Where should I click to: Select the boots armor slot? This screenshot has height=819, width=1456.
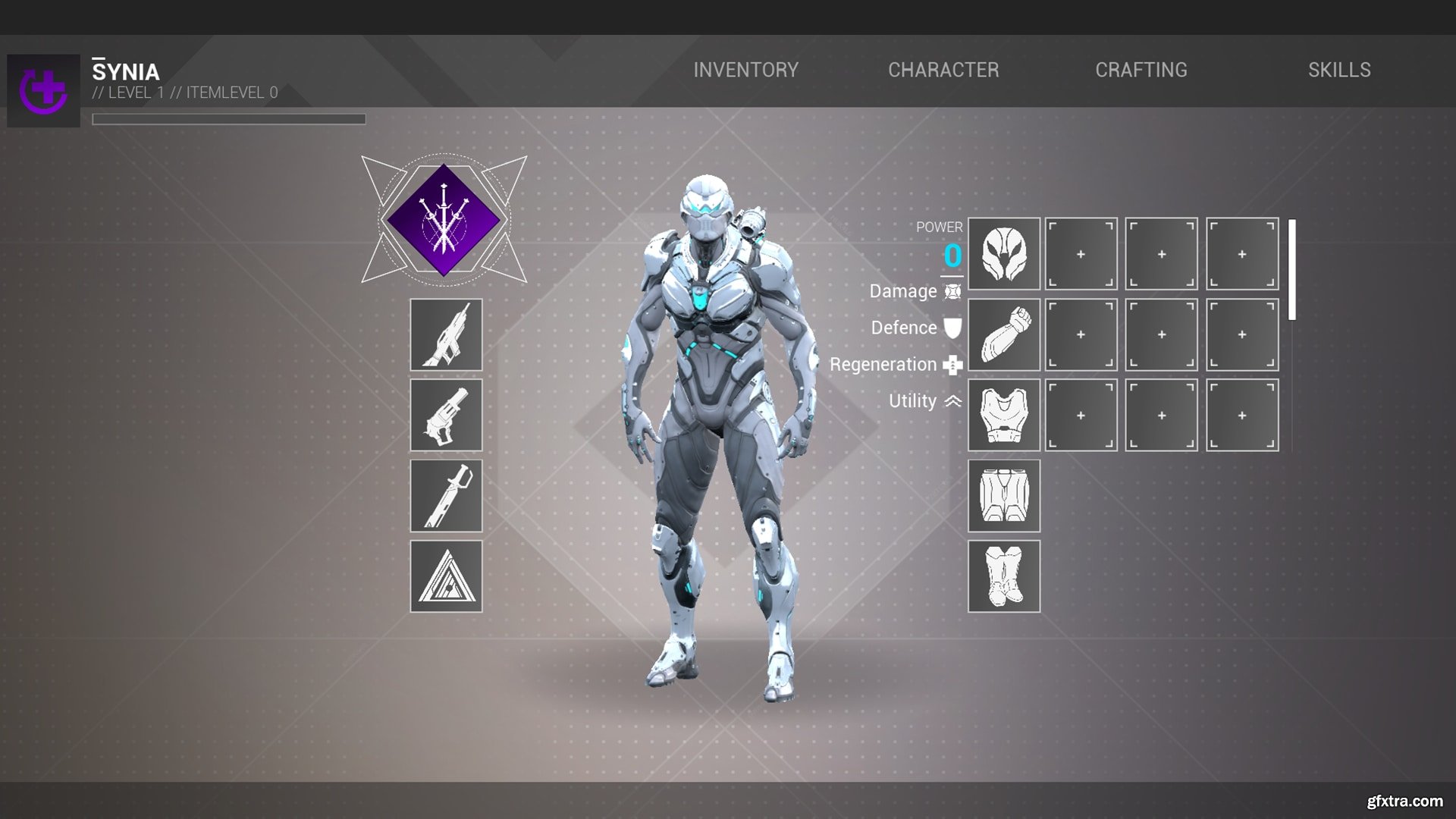(1003, 576)
